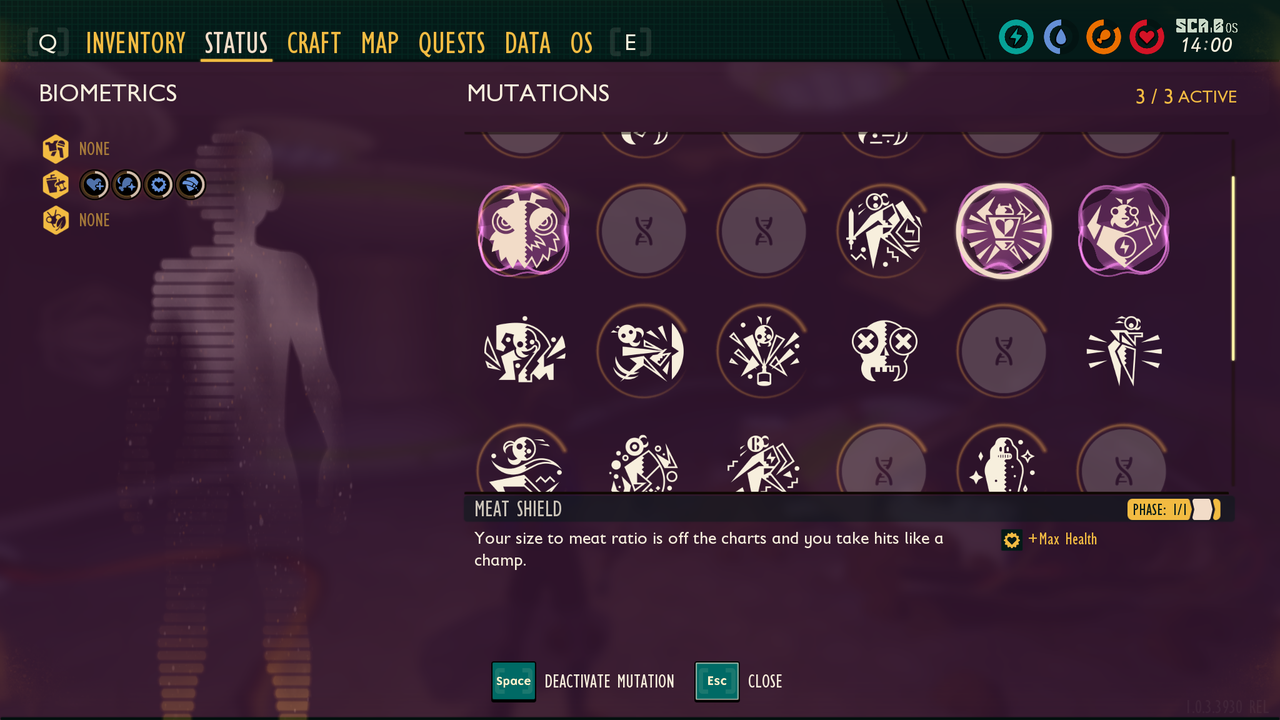Click the heart-plus buff circle in Biometrics
Screen dimensions: 1280x720
point(94,184)
